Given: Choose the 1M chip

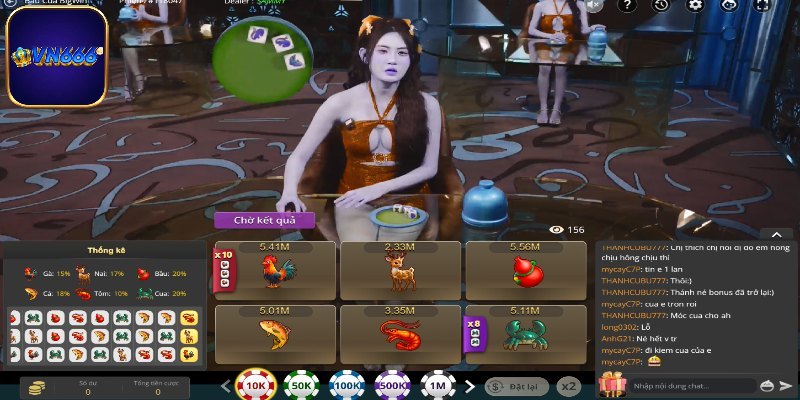Looking at the screenshot, I should (437, 386).
